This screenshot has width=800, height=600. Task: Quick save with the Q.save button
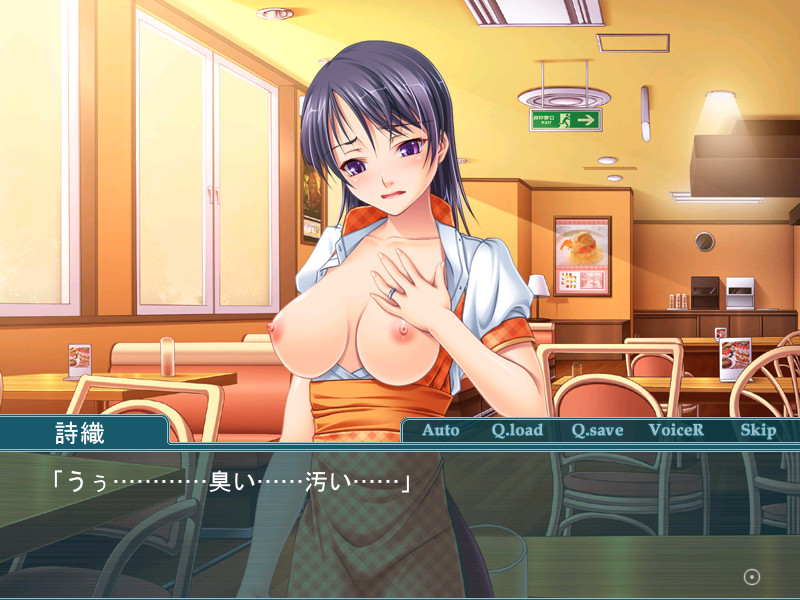click(597, 430)
